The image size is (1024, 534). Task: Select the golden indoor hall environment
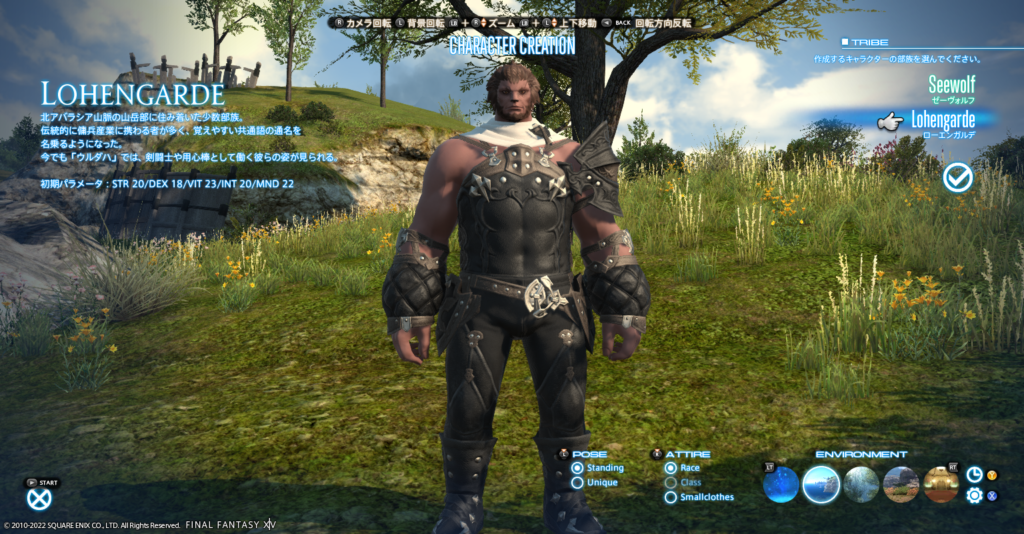click(x=941, y=485)
